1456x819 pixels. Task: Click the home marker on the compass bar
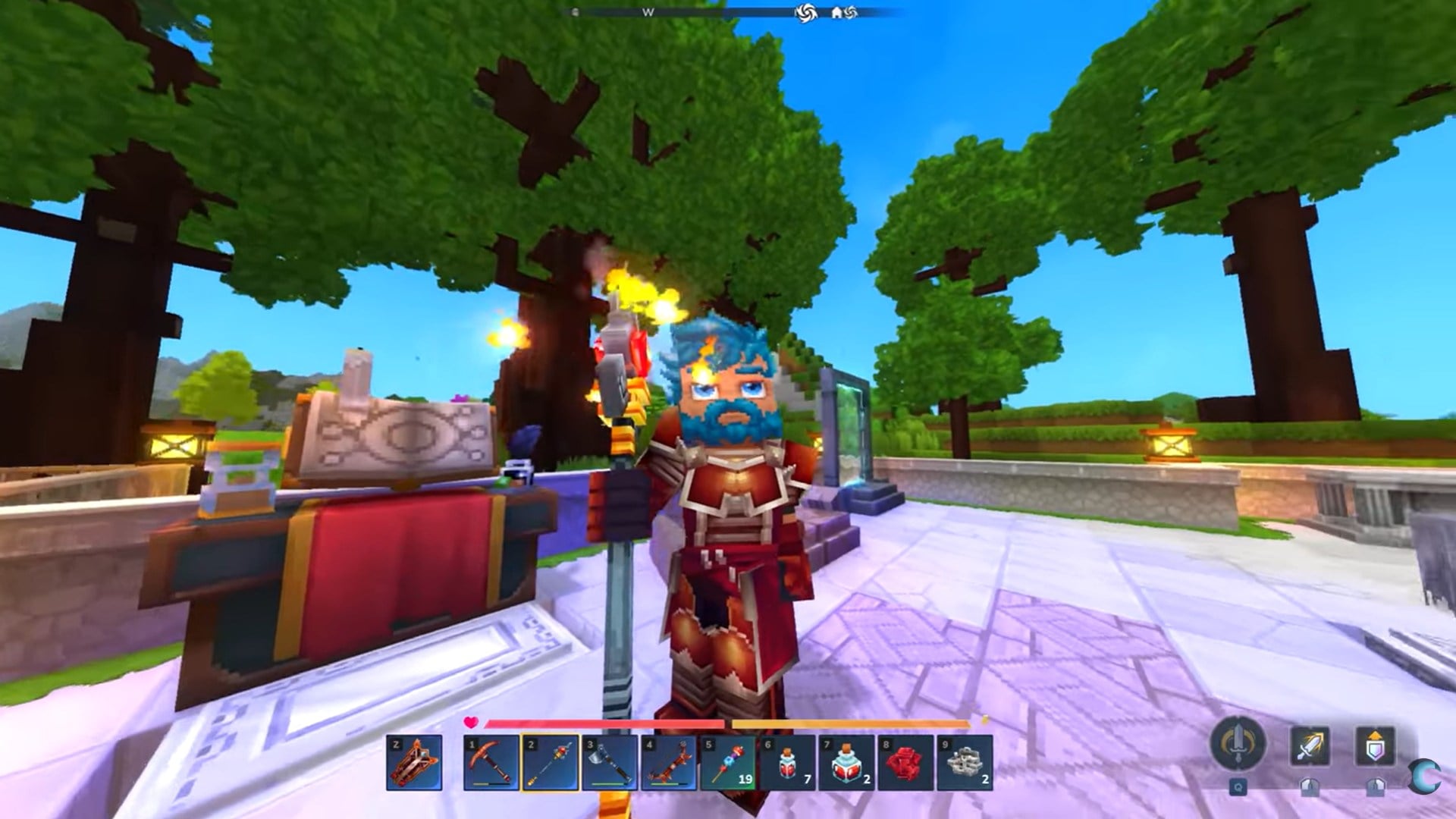[x=837, y=11]
